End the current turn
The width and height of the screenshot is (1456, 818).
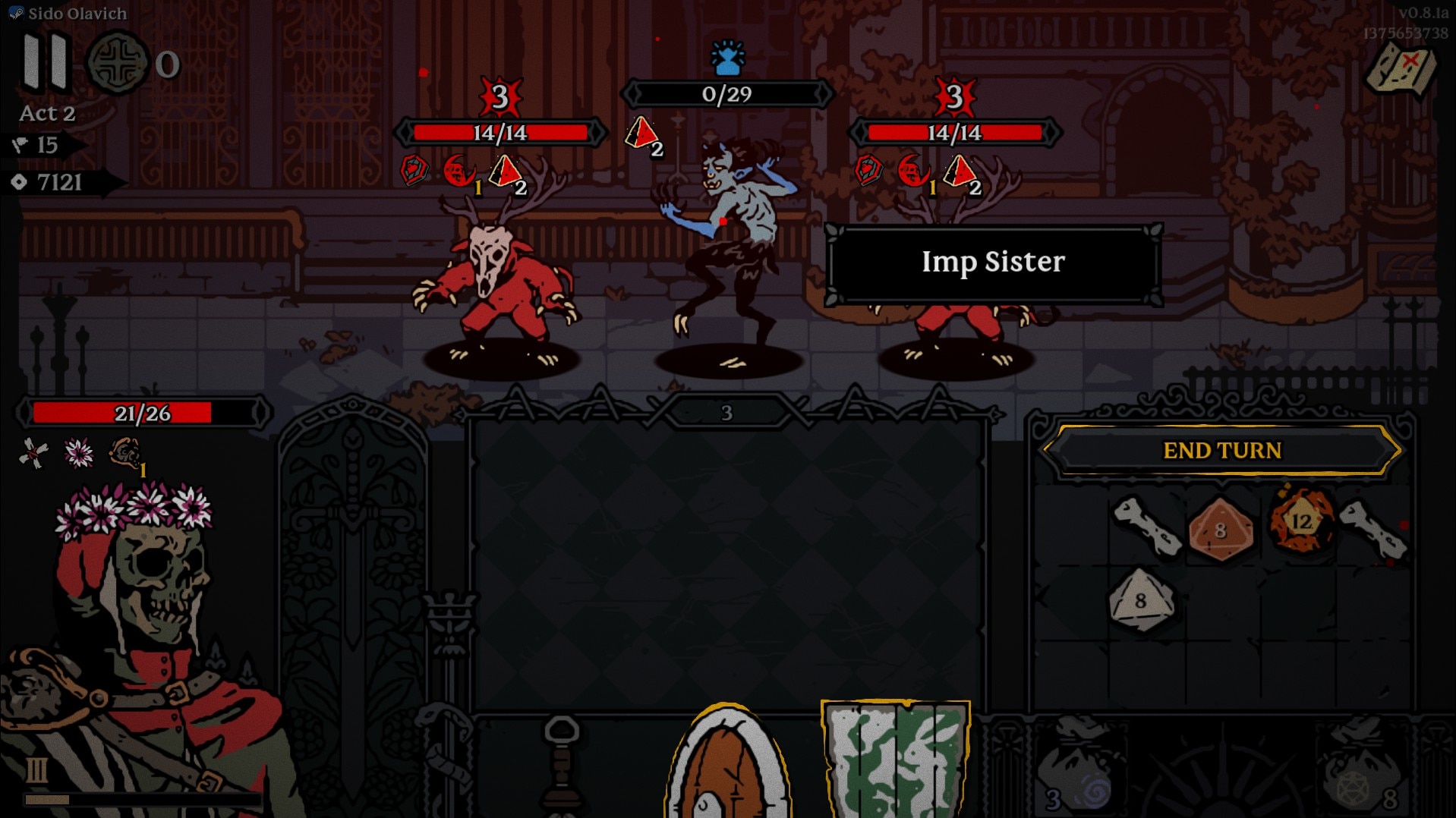click(x=1221, y=450)
